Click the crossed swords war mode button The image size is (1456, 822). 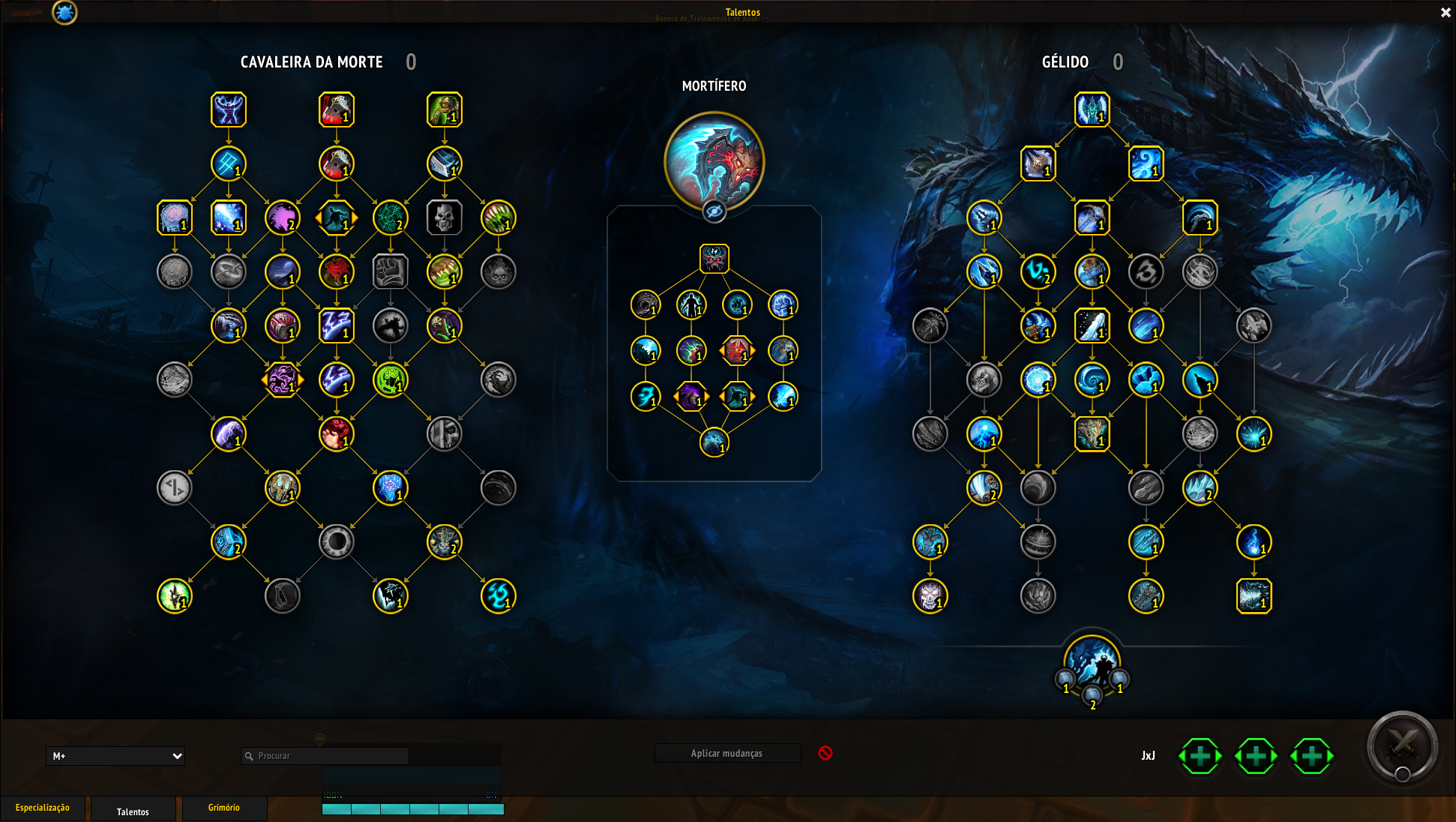(x=1402, y=746)
